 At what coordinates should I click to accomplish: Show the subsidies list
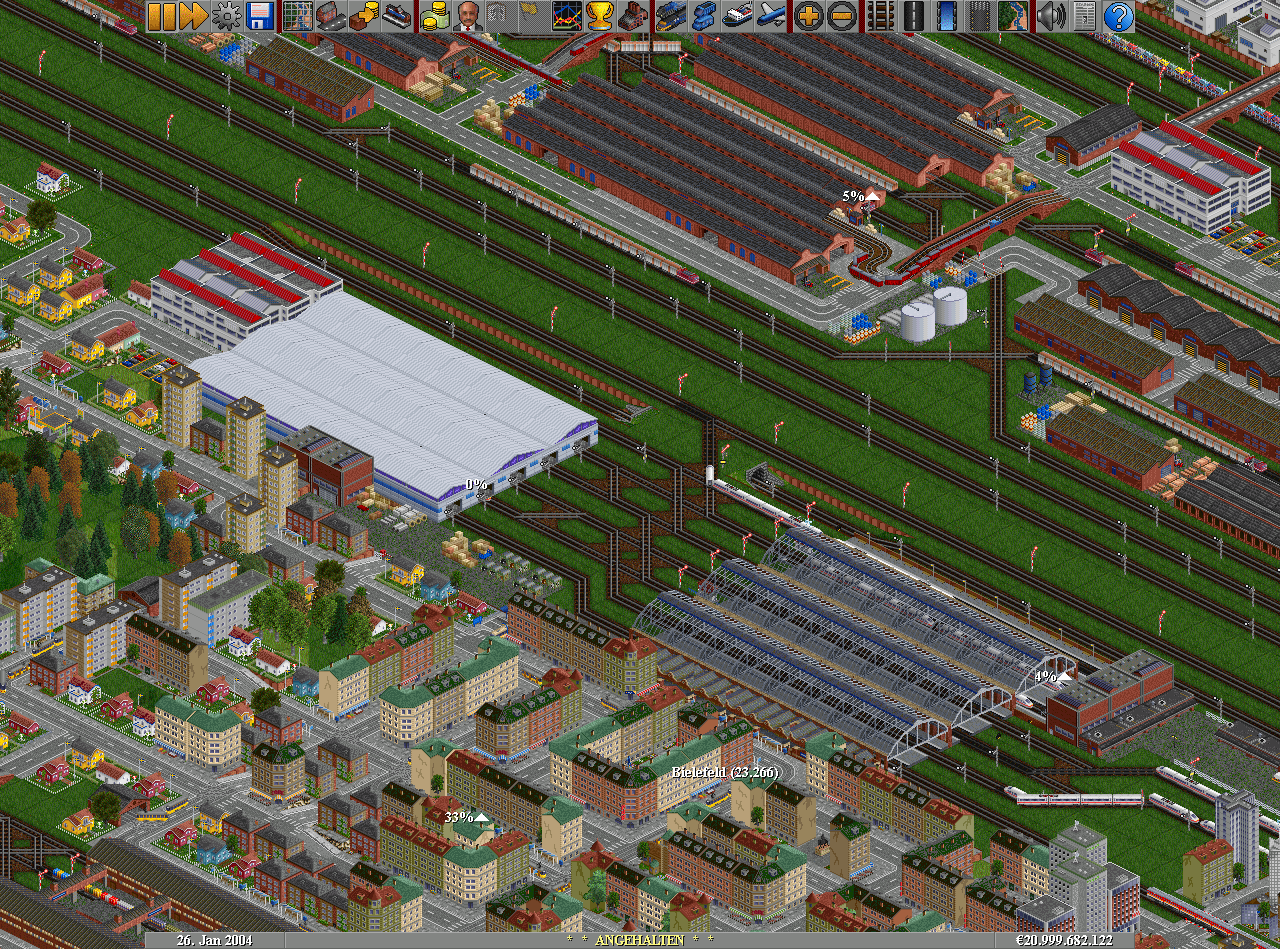click(x=364, y=15)
